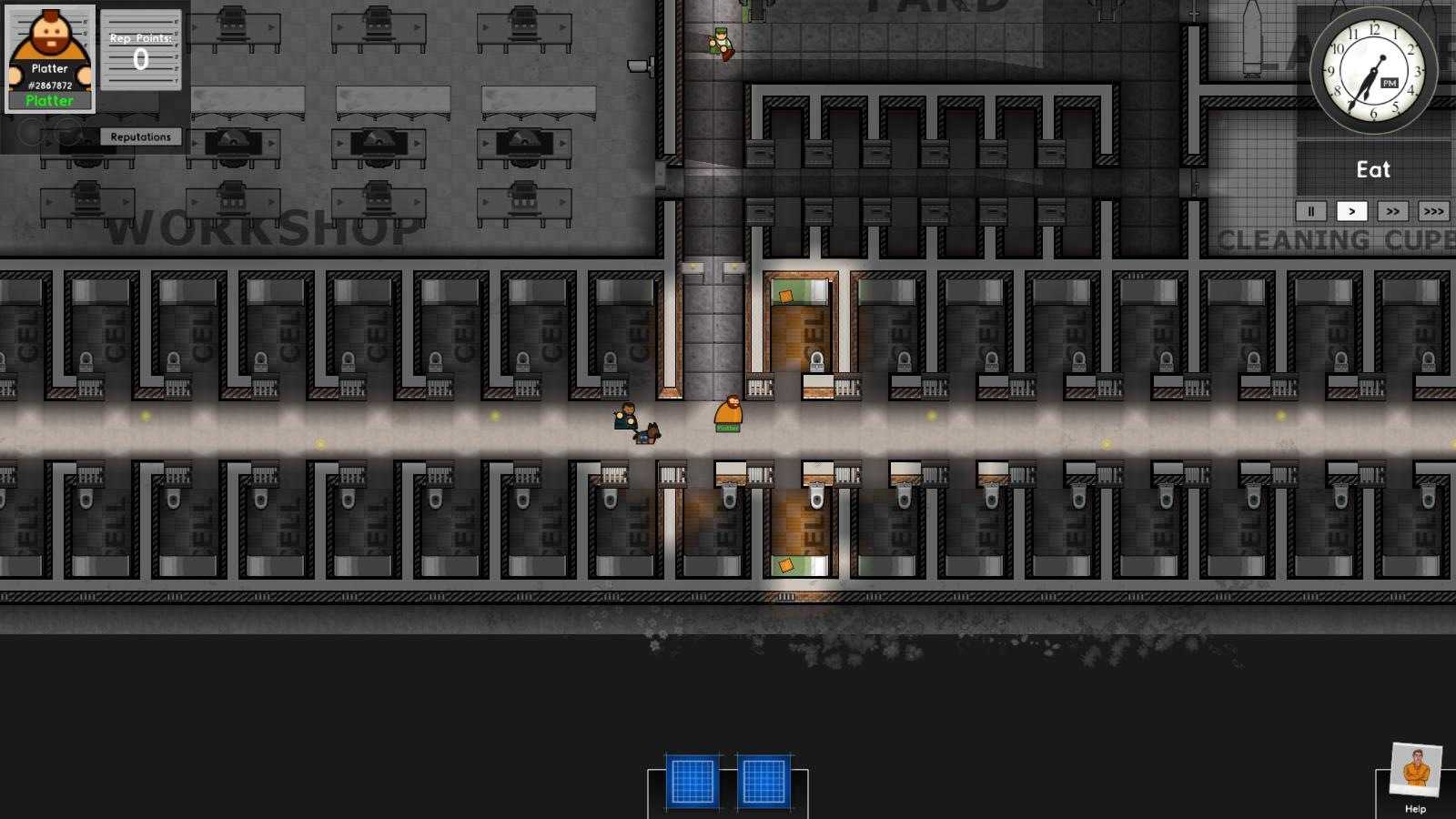This screenshot has height=819, width=1456.
Task: Enable double-speed fast forward
Action: 1393,211
